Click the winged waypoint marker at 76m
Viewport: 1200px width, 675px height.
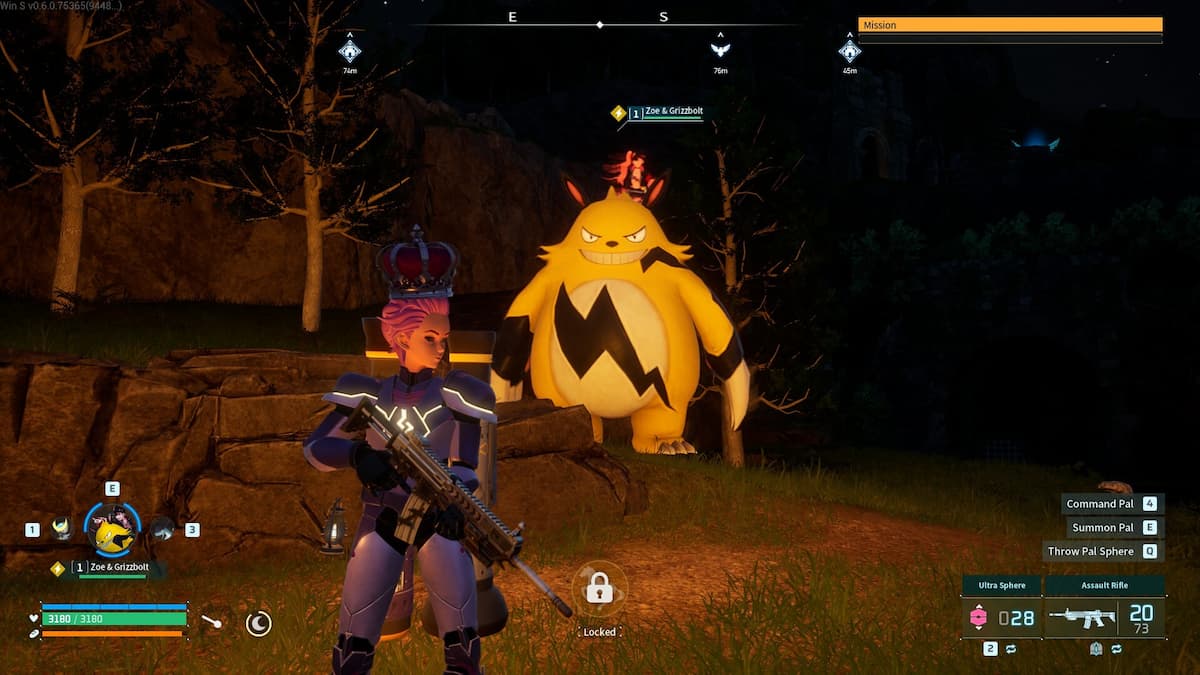[x=720, y=48]
